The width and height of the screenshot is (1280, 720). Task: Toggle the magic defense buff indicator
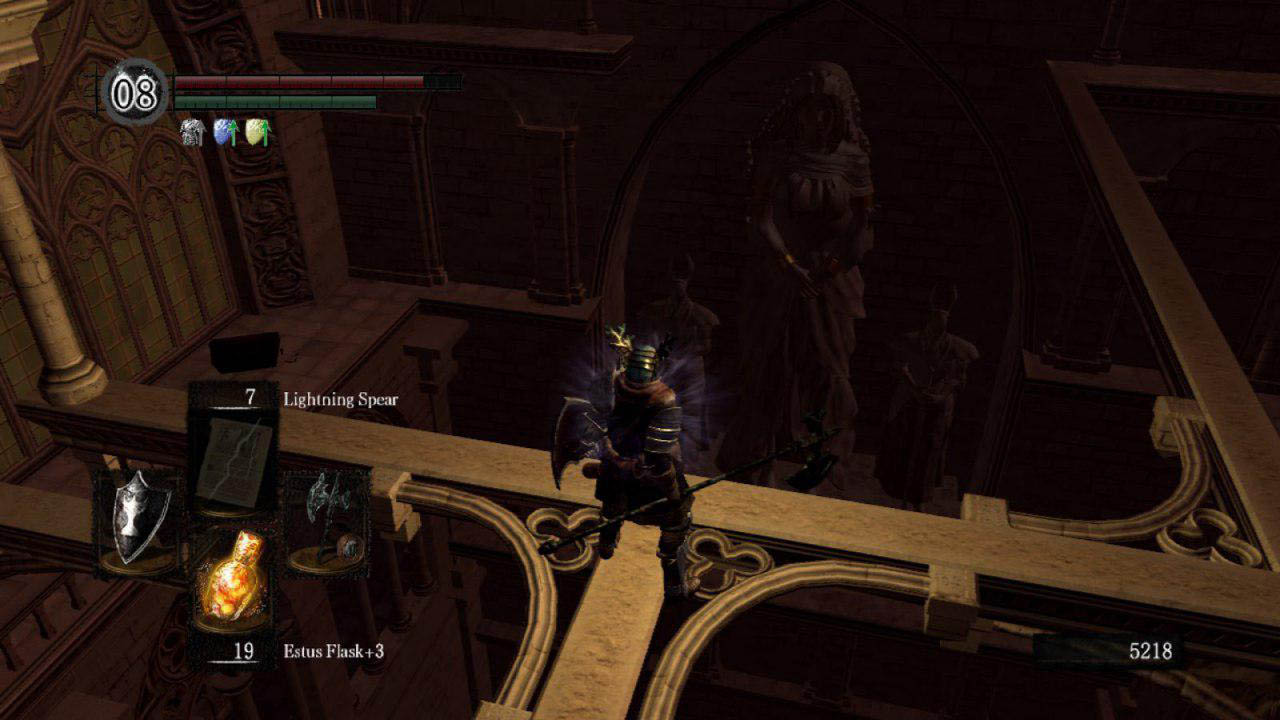coord(222,133)
